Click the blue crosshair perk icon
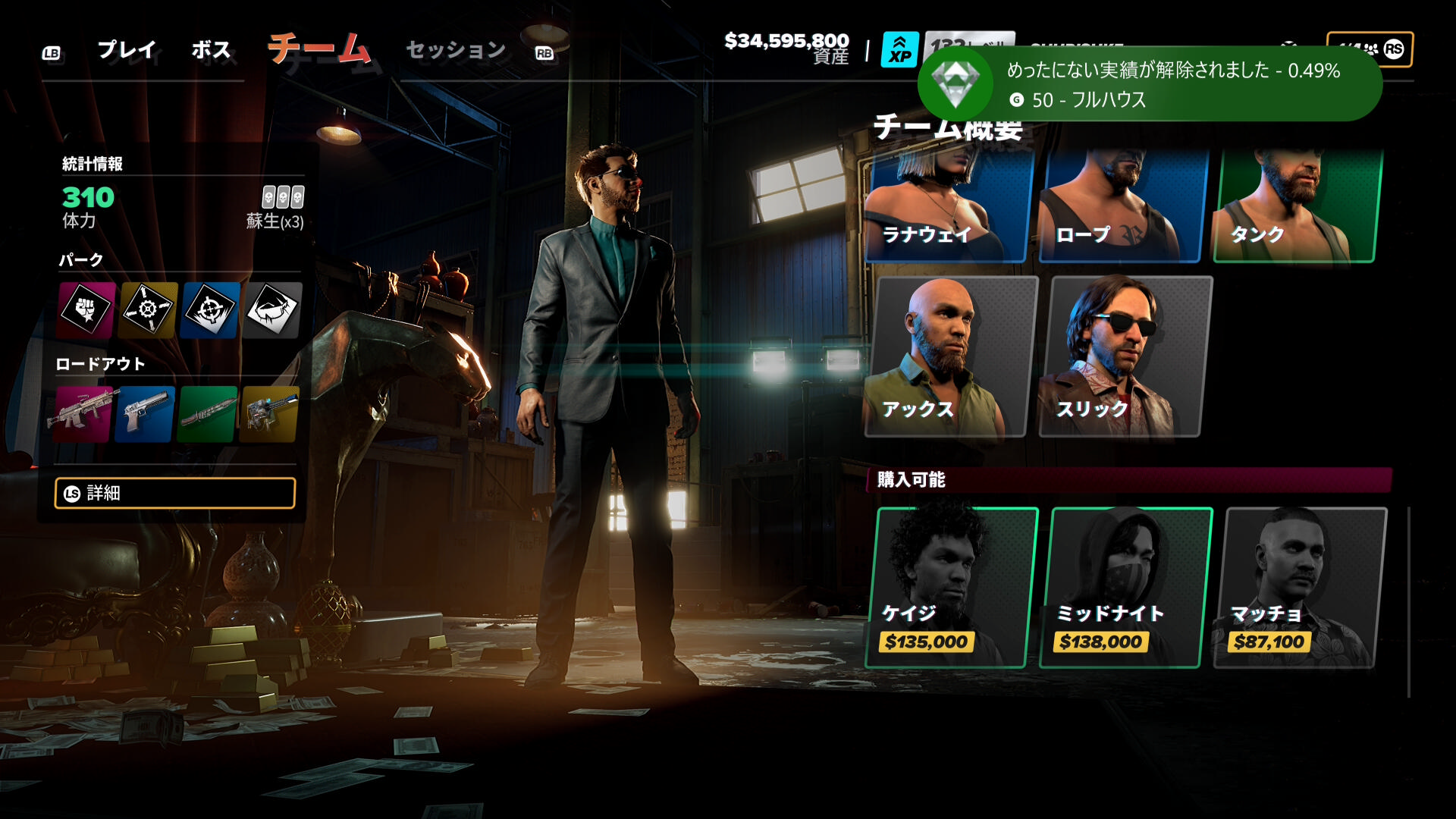 pos(210,309)
